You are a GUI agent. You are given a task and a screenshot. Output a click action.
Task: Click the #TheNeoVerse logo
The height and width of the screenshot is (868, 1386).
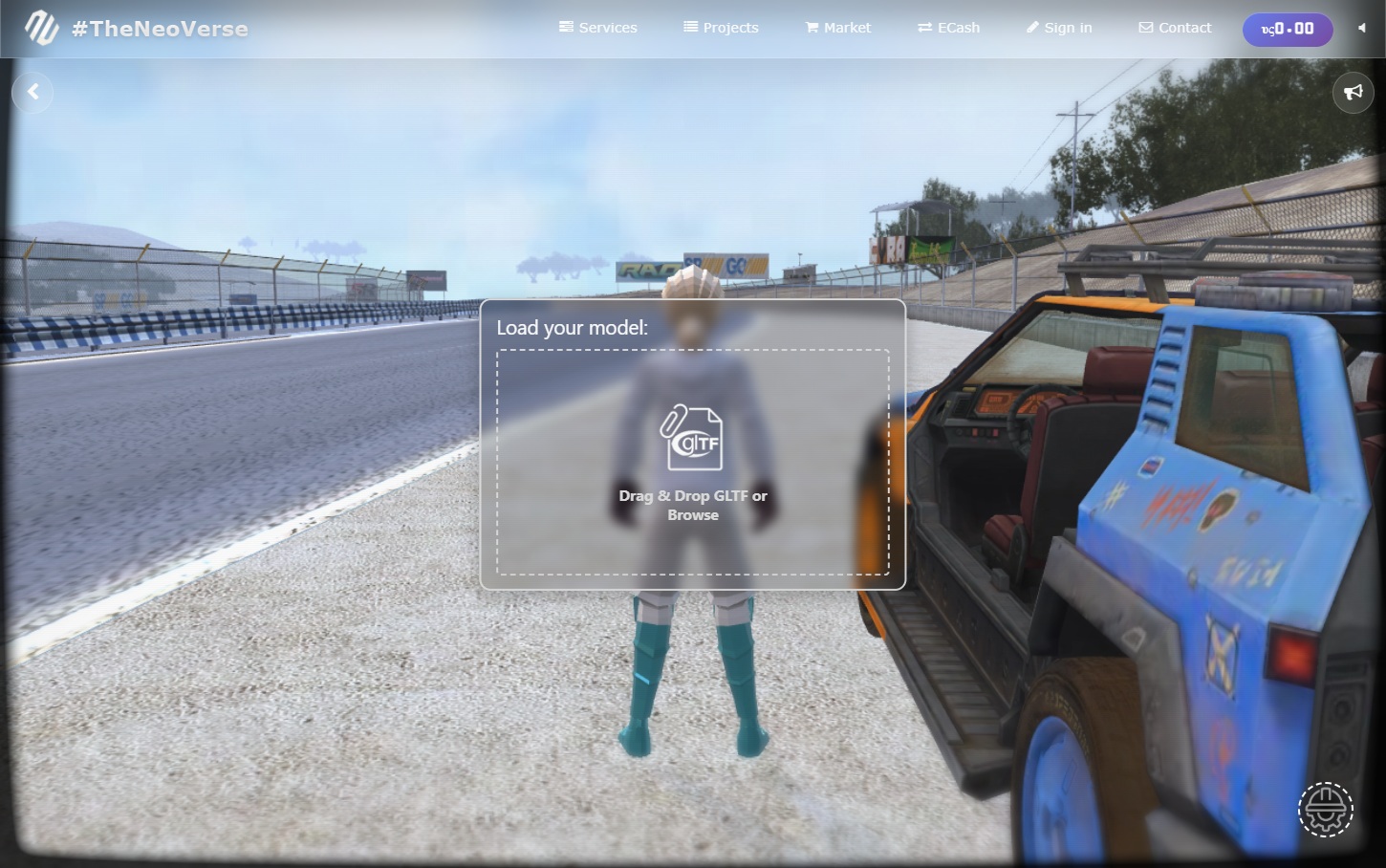[137, 29]
